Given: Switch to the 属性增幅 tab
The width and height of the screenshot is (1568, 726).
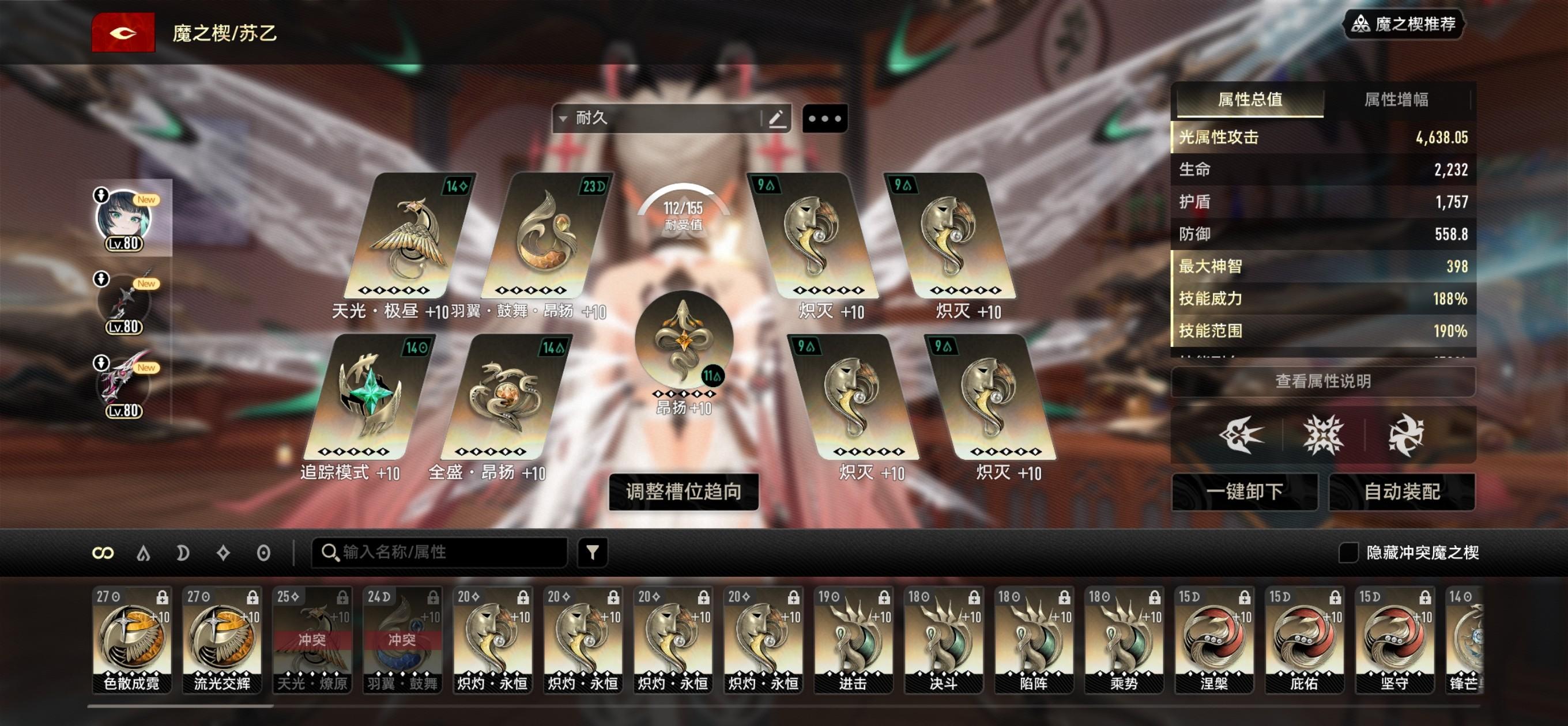Looking at the screenshot, I should (1396, 99).
